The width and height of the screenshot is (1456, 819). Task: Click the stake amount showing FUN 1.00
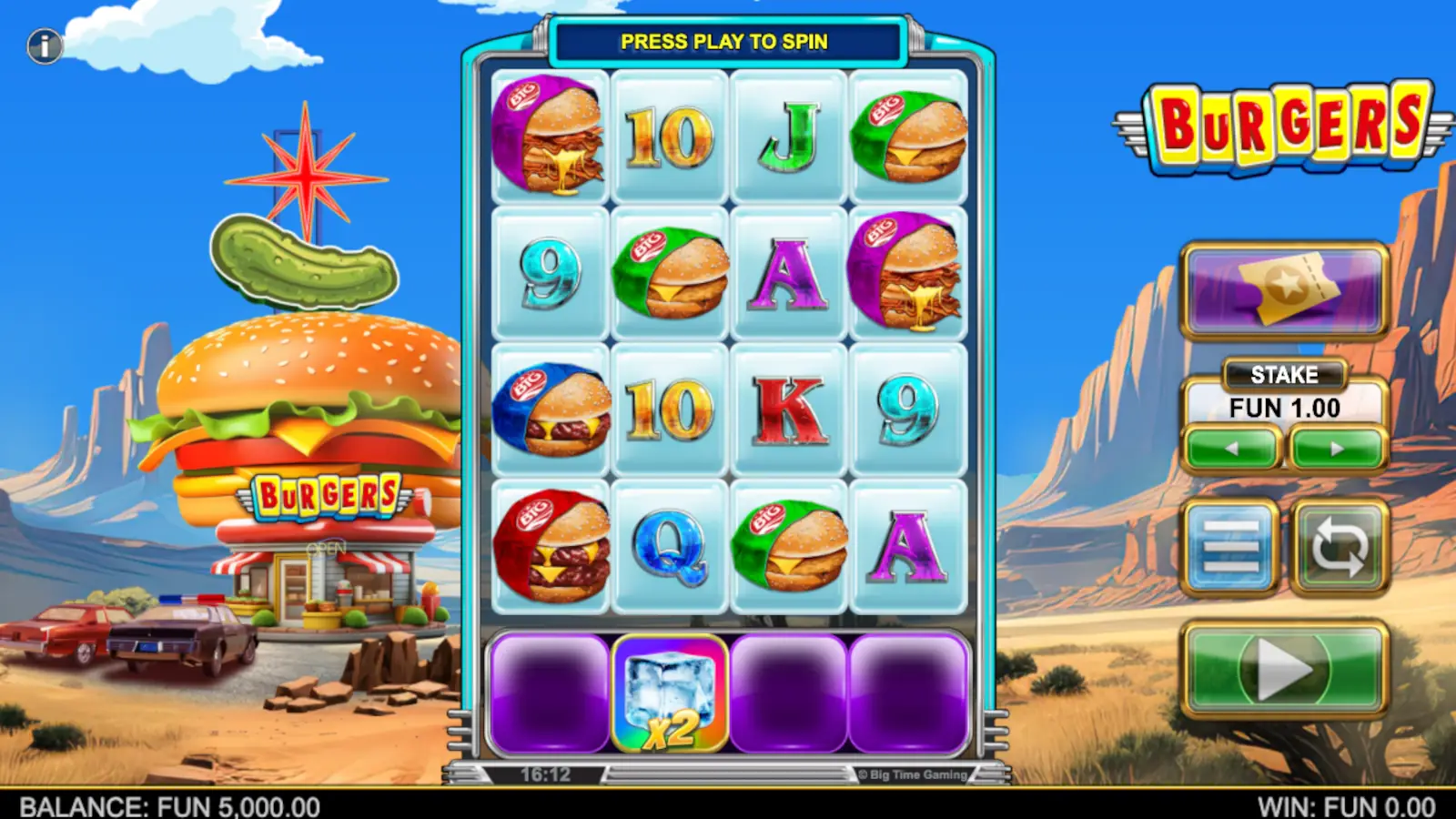[1282, 409]
